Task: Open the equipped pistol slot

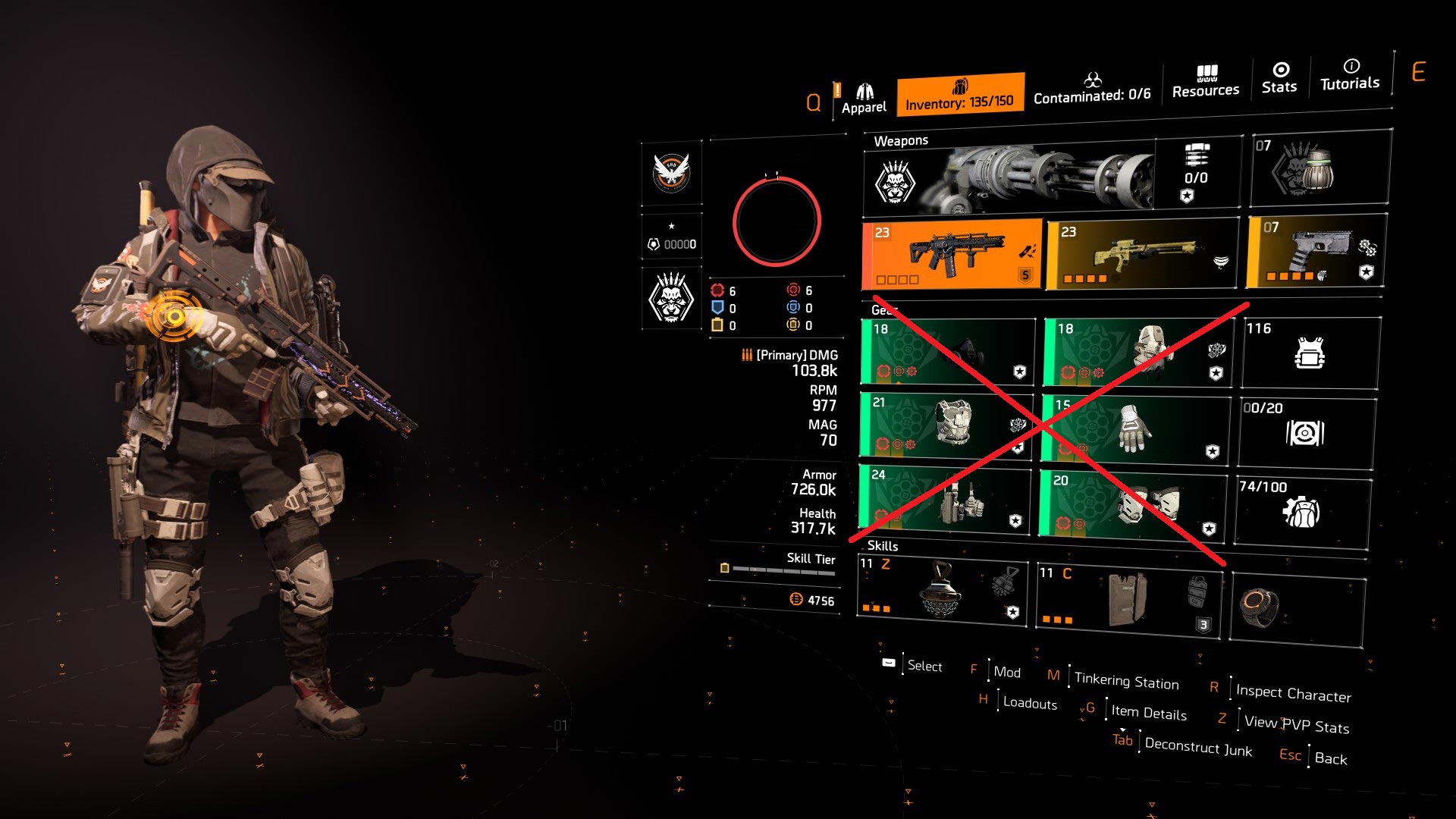Action: coord(1319,254)
